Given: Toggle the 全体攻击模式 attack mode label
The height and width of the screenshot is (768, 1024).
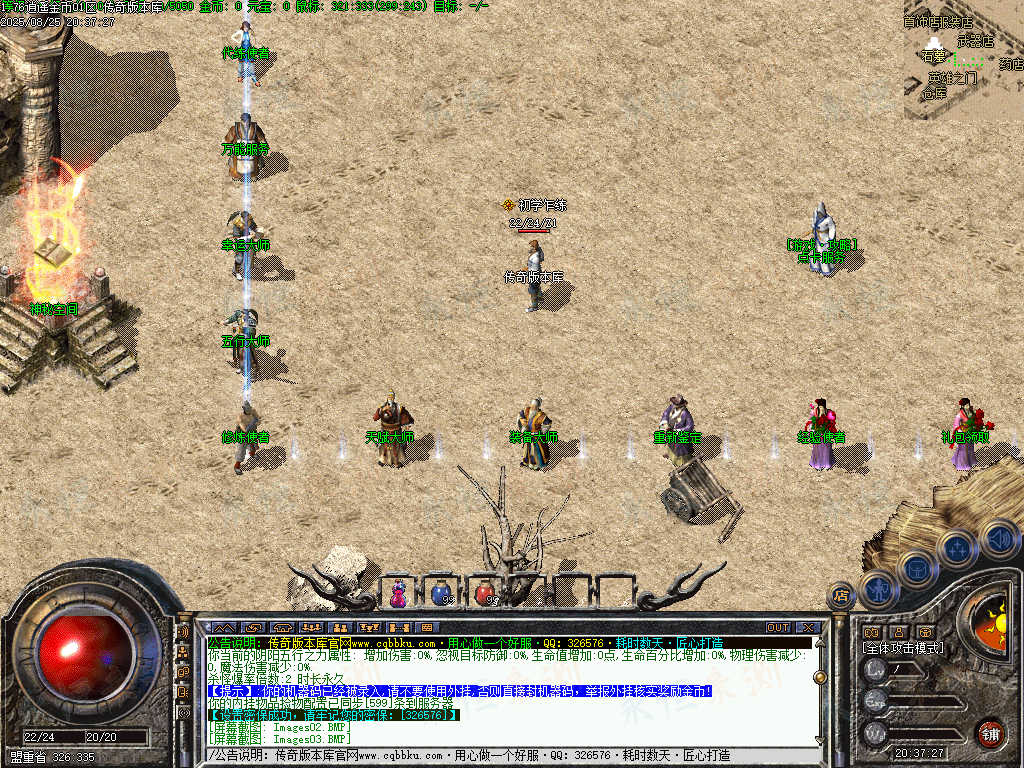Looking at the screenshot, I should coord(903,648).
